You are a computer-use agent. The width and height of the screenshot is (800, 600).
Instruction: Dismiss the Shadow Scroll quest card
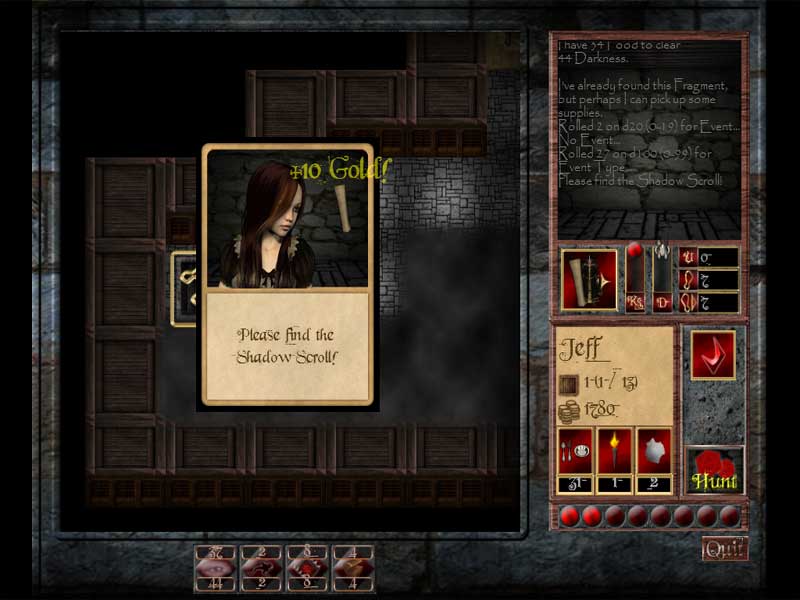tap(288, 346)
